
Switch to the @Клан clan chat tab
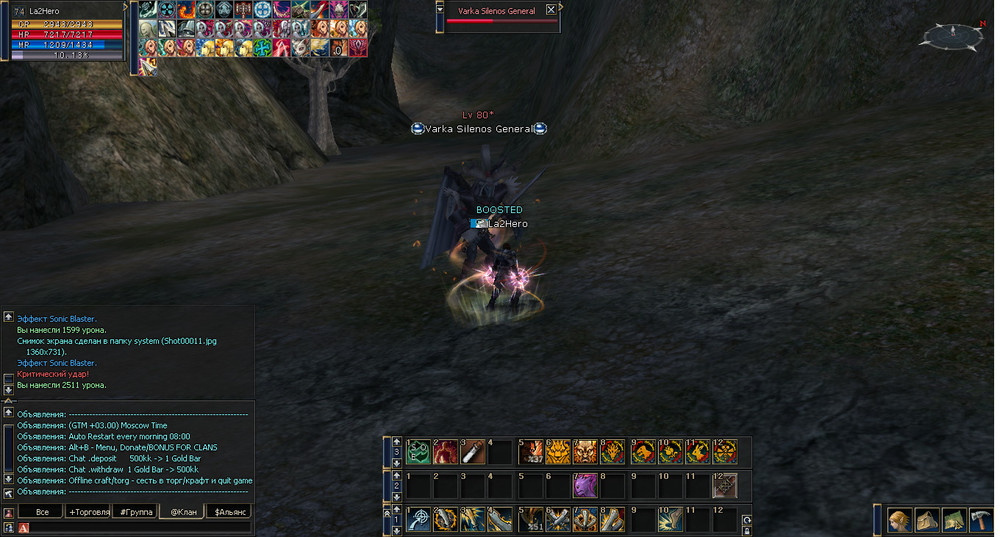point(182,512)
